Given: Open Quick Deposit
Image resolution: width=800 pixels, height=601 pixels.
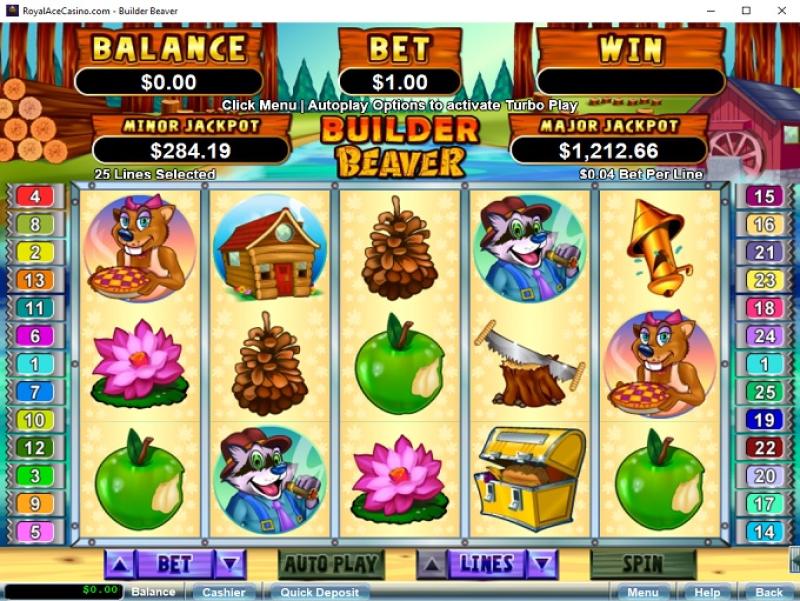Looking at the screenshot, I should click(x=319, y=592).
